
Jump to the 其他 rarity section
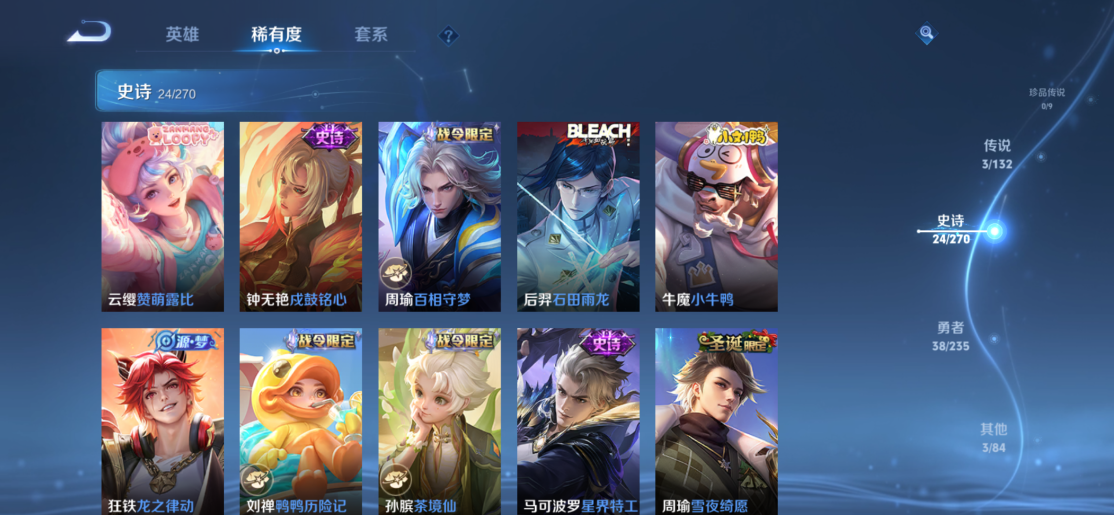coord(993,437)
